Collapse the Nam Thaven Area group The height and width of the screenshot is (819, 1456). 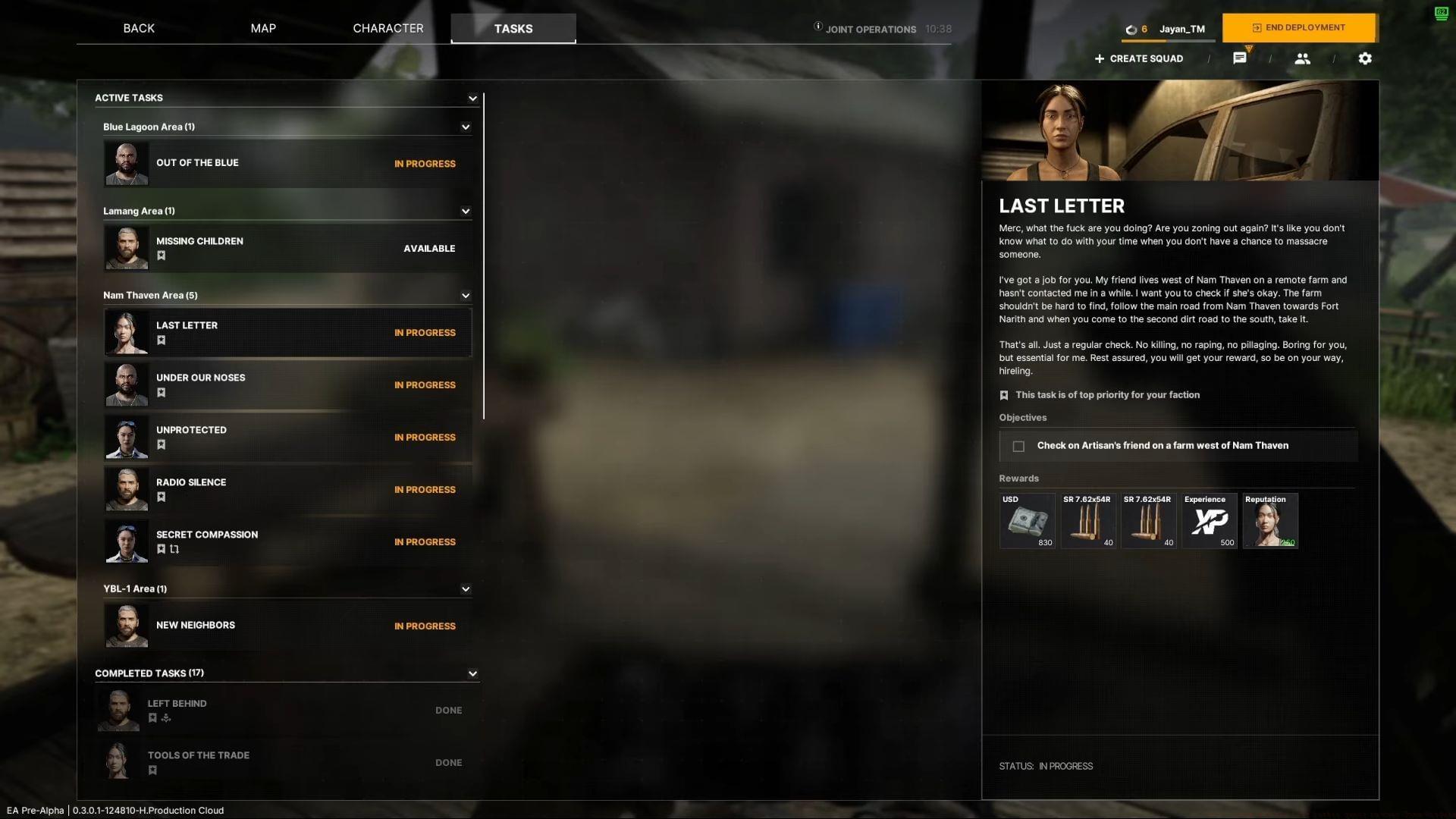pos(466,296)
